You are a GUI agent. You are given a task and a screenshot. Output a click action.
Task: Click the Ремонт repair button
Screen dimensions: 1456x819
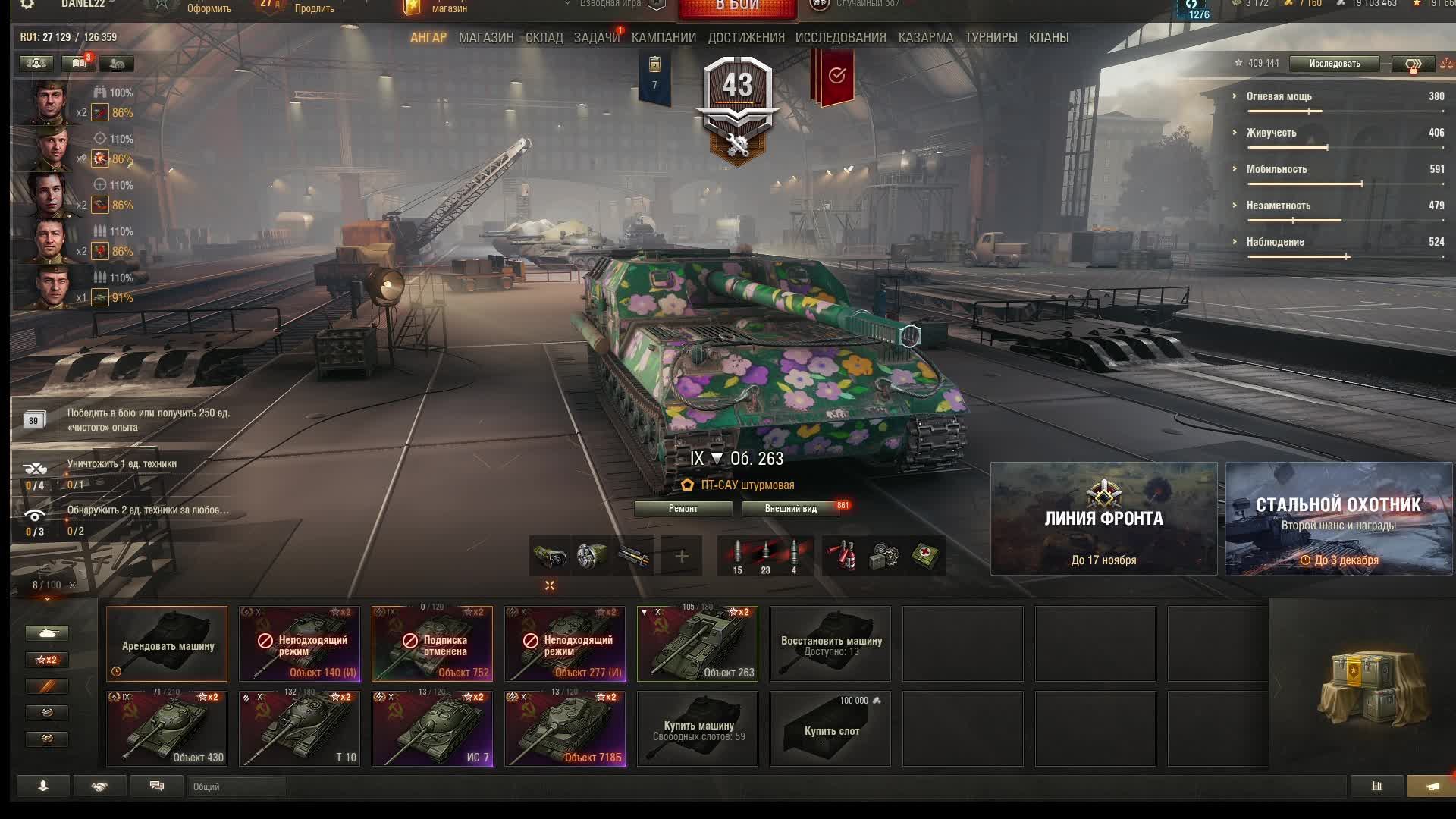[683, 509]
